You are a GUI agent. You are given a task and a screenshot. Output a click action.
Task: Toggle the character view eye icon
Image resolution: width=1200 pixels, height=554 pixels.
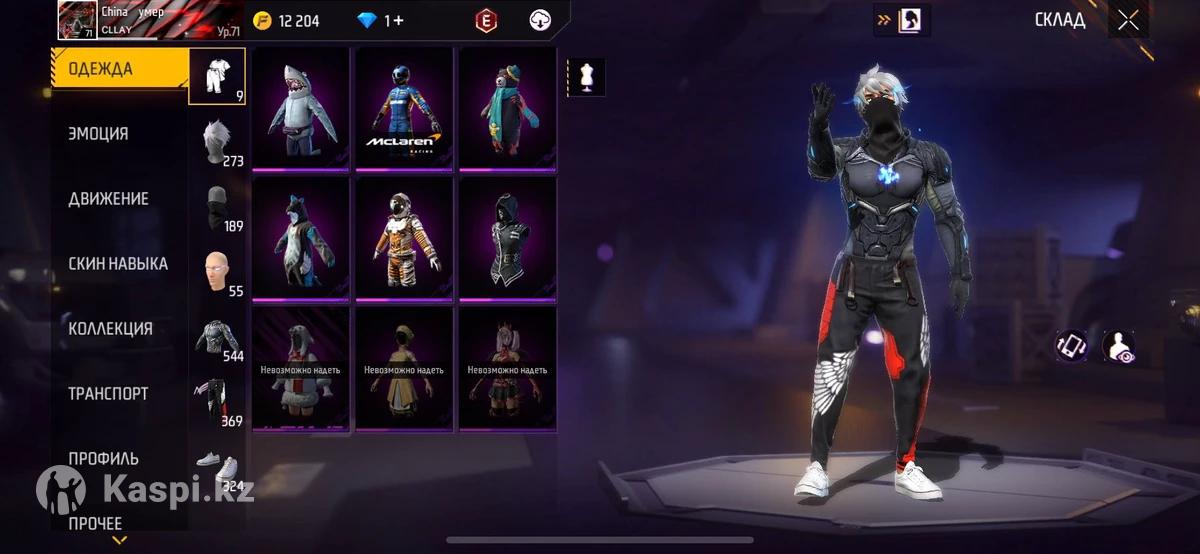tap(1118, 346)
